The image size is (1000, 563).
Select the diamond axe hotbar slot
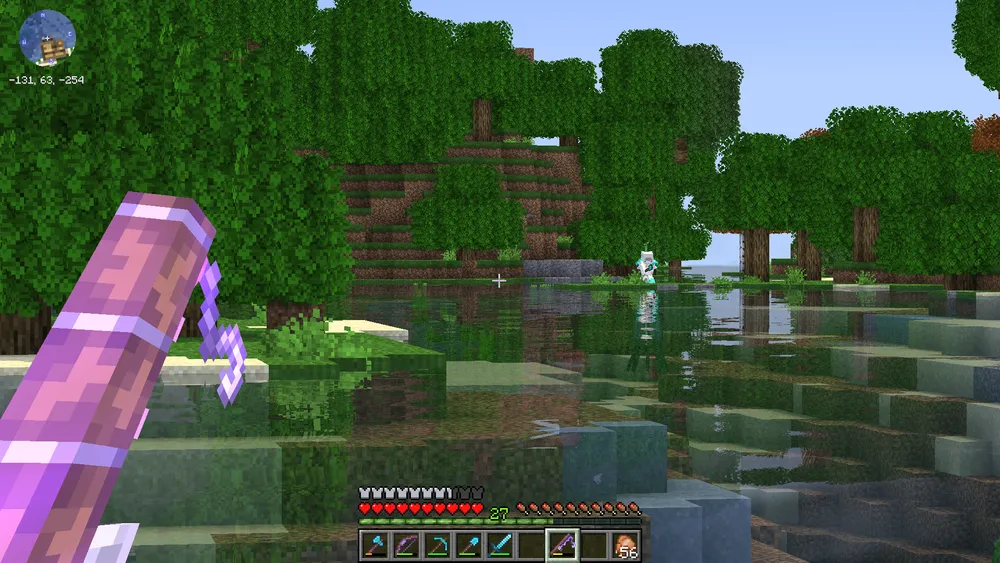[373, 545]
